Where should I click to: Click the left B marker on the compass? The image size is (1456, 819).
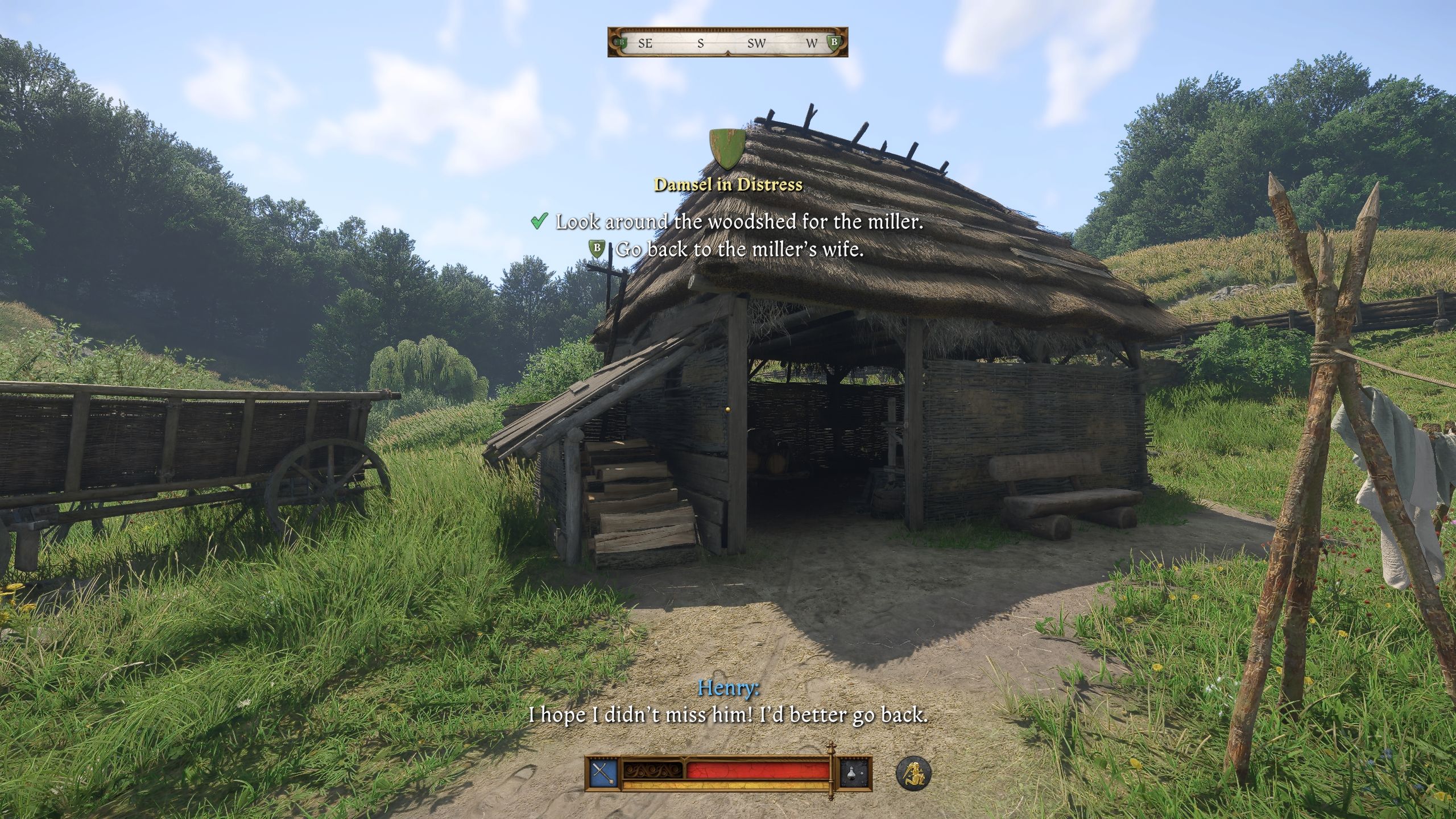pos(622,43)
